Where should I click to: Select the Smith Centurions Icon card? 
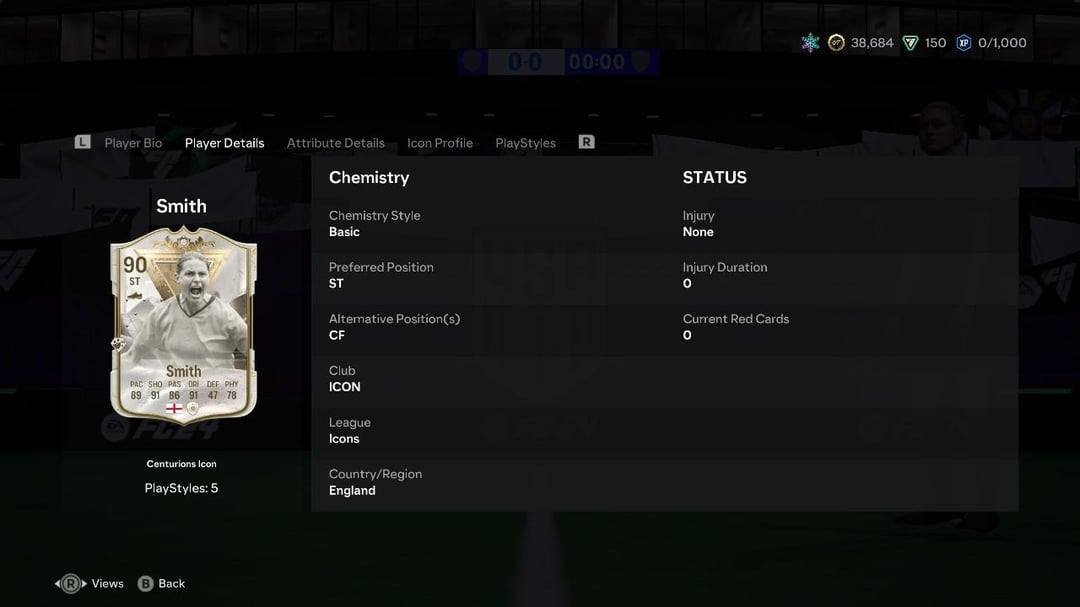click(x=183, y=325)
